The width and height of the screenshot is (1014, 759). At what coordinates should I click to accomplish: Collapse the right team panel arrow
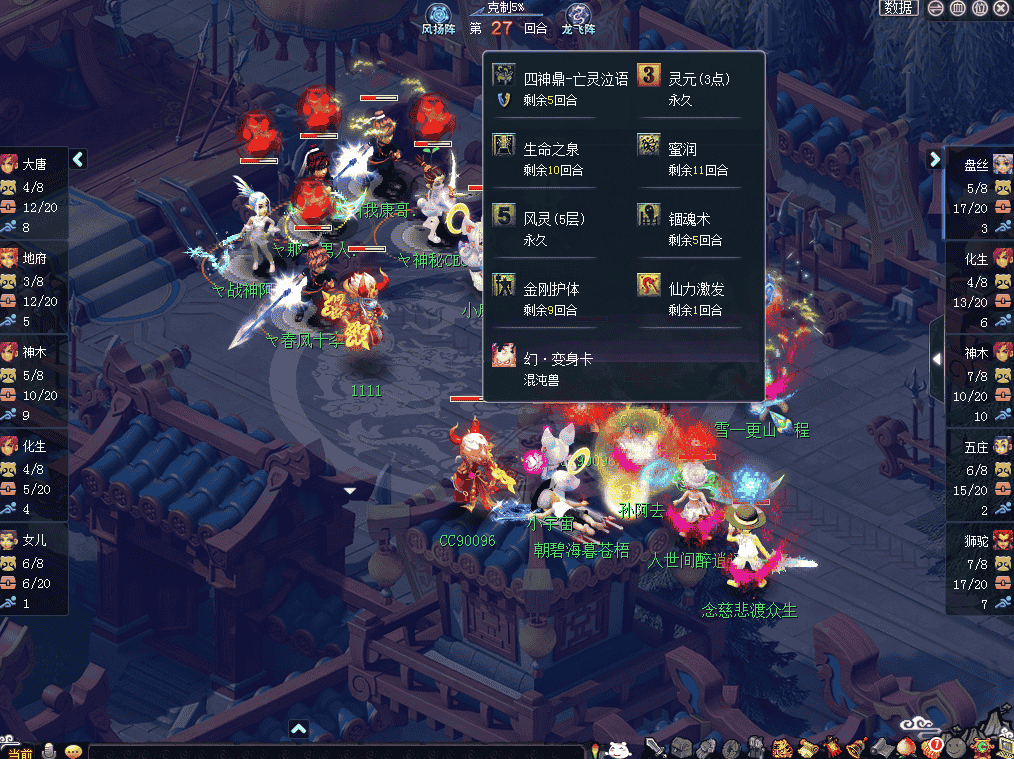pyautogui.click(x=935, y=159)
